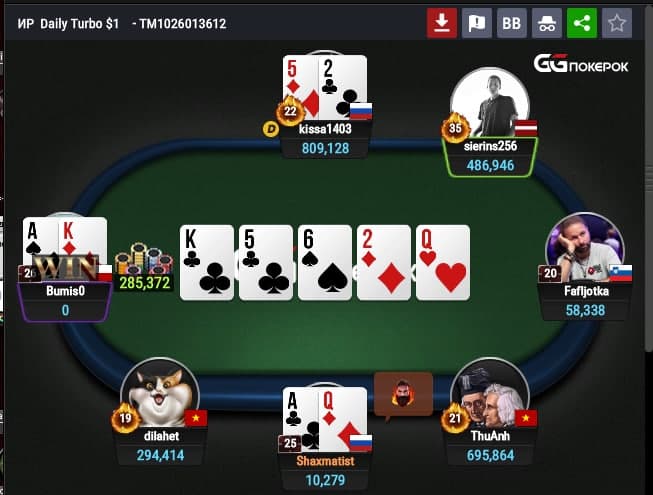Open sierins256's player profile avatar
Screen dimensions: 653x495
[x=490, y=102]
